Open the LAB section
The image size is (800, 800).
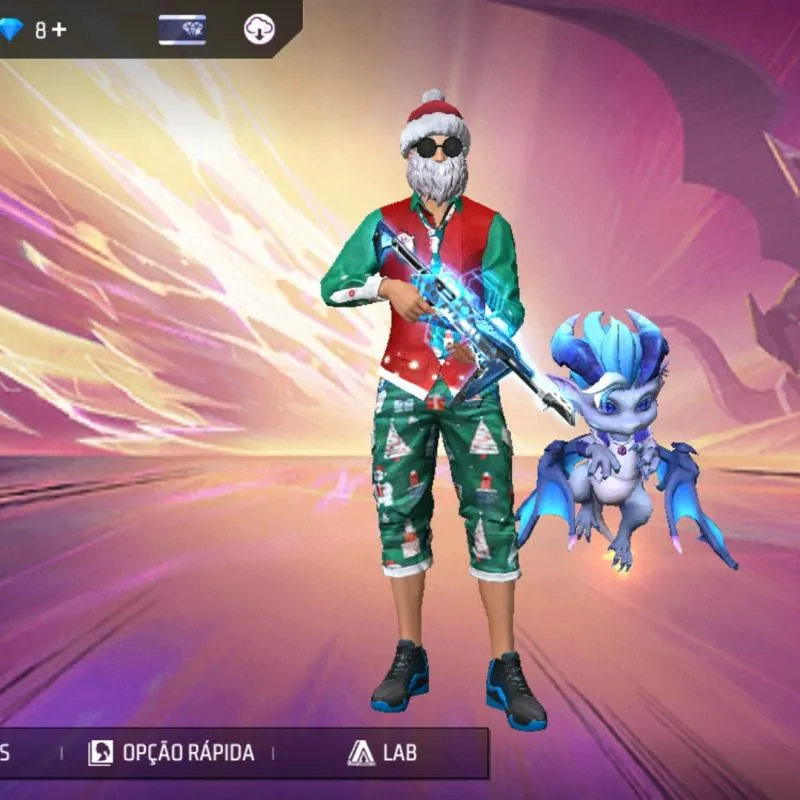point(382,753)
